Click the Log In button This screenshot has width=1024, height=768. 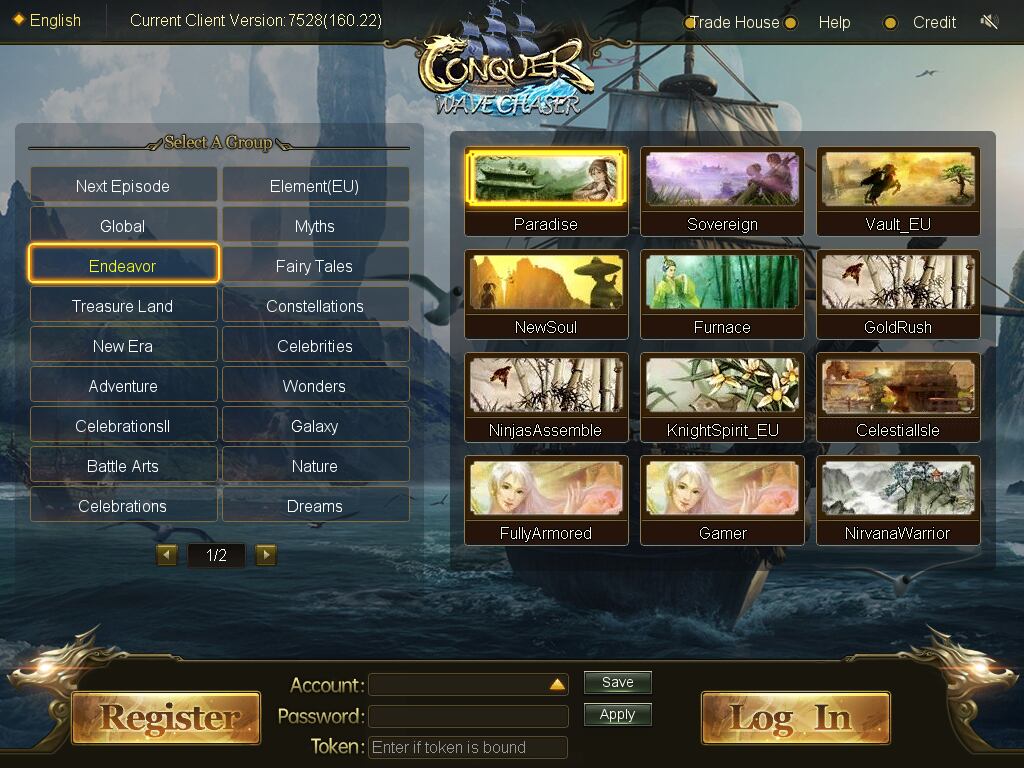click(795, 717)
